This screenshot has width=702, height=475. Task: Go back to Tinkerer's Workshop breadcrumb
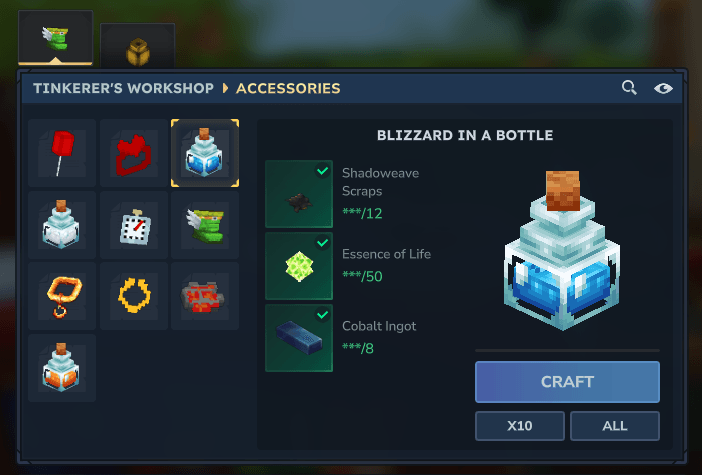123,88
